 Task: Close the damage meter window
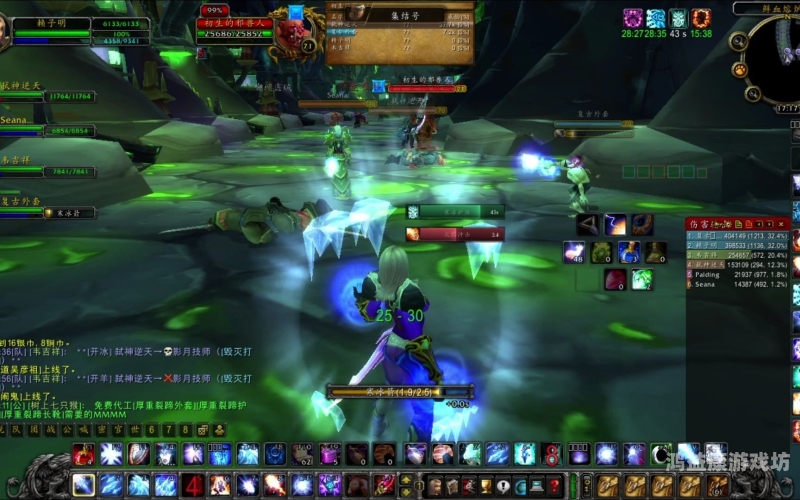click(x=782, y=223)
